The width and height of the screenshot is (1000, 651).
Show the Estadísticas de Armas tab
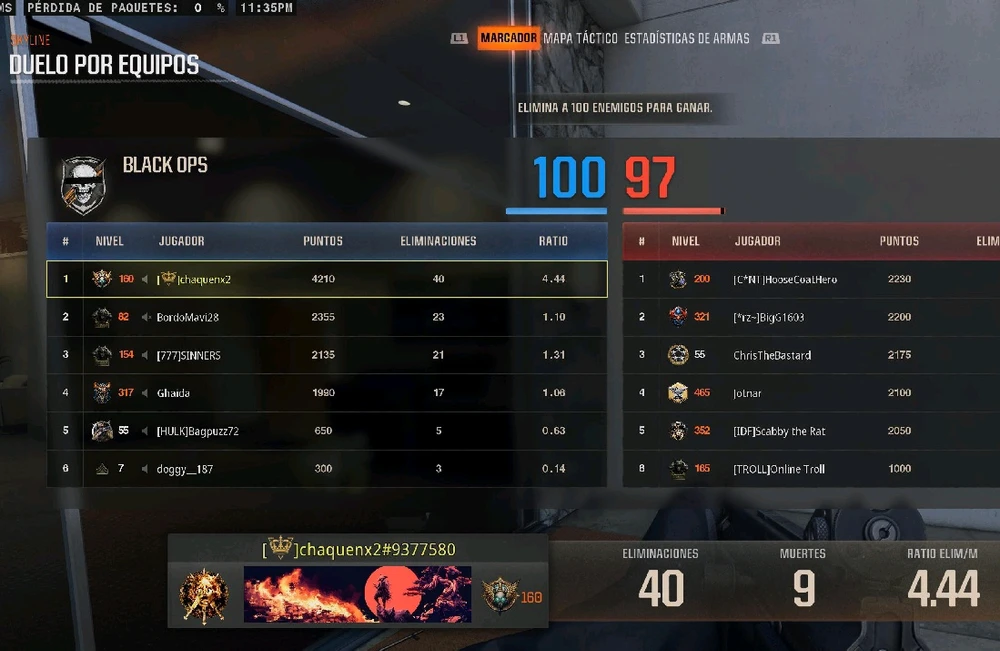pyautogui.click(x=687, y=38)
